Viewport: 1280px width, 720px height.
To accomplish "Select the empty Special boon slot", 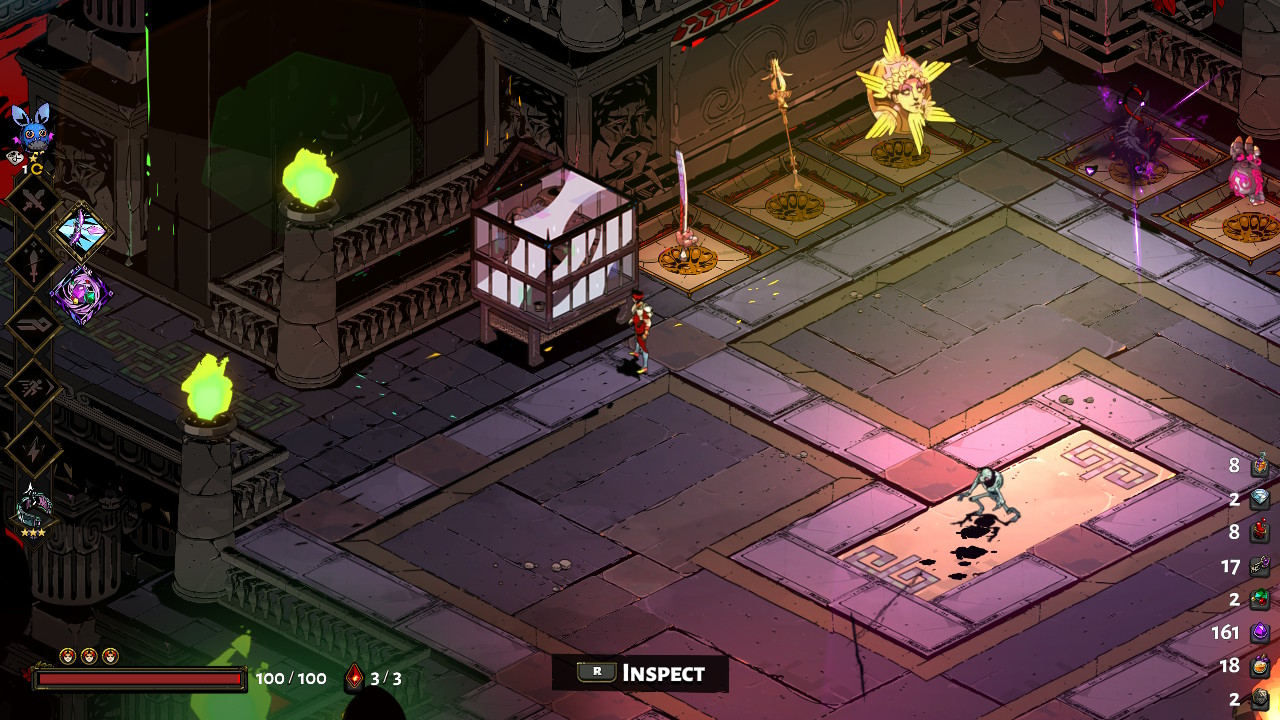I will point(34,263).
